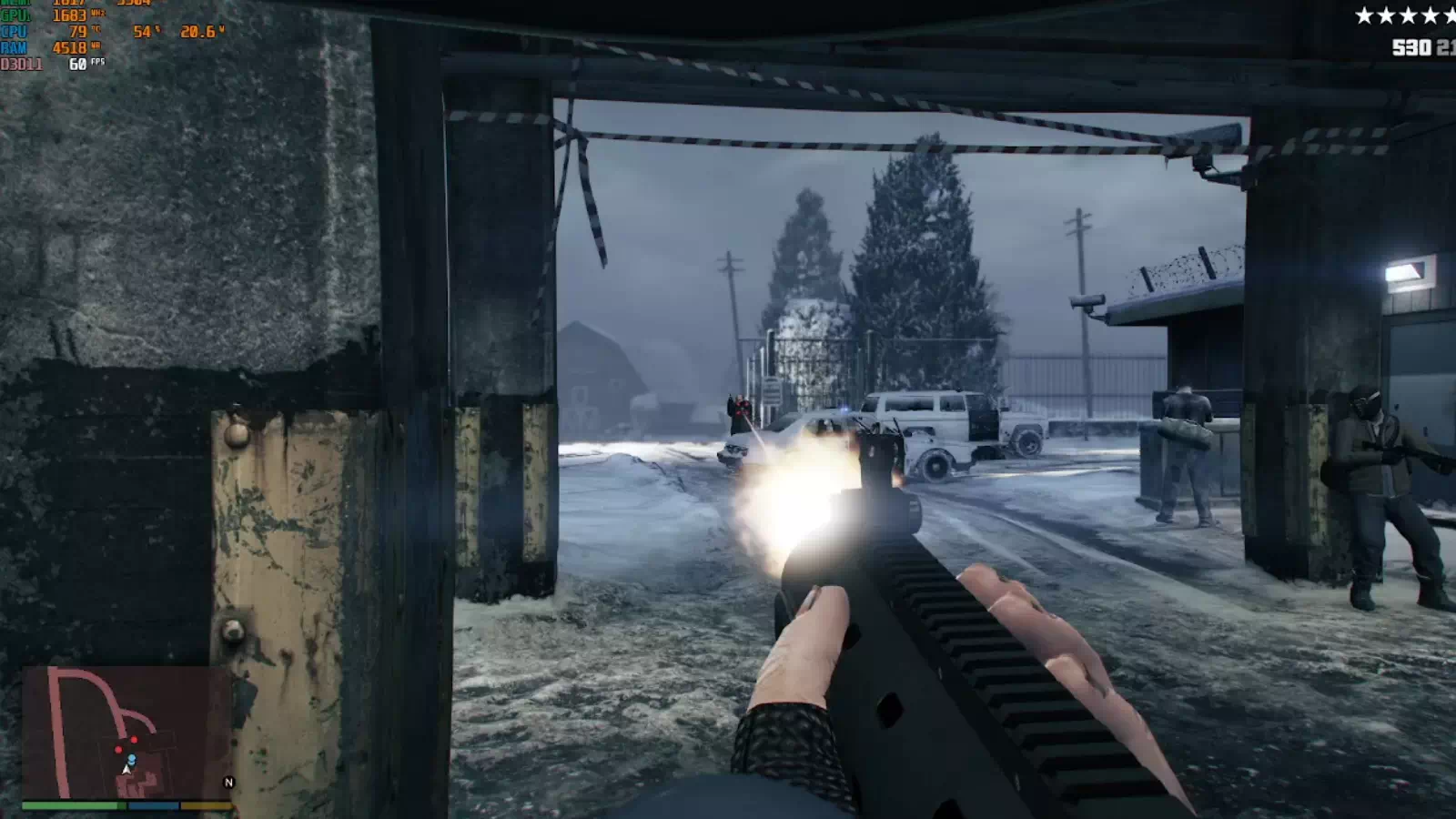1456x819 pixels.
Task: Click the yellow special ability bar
Action: pyautogui.click(x=207, y=805)
